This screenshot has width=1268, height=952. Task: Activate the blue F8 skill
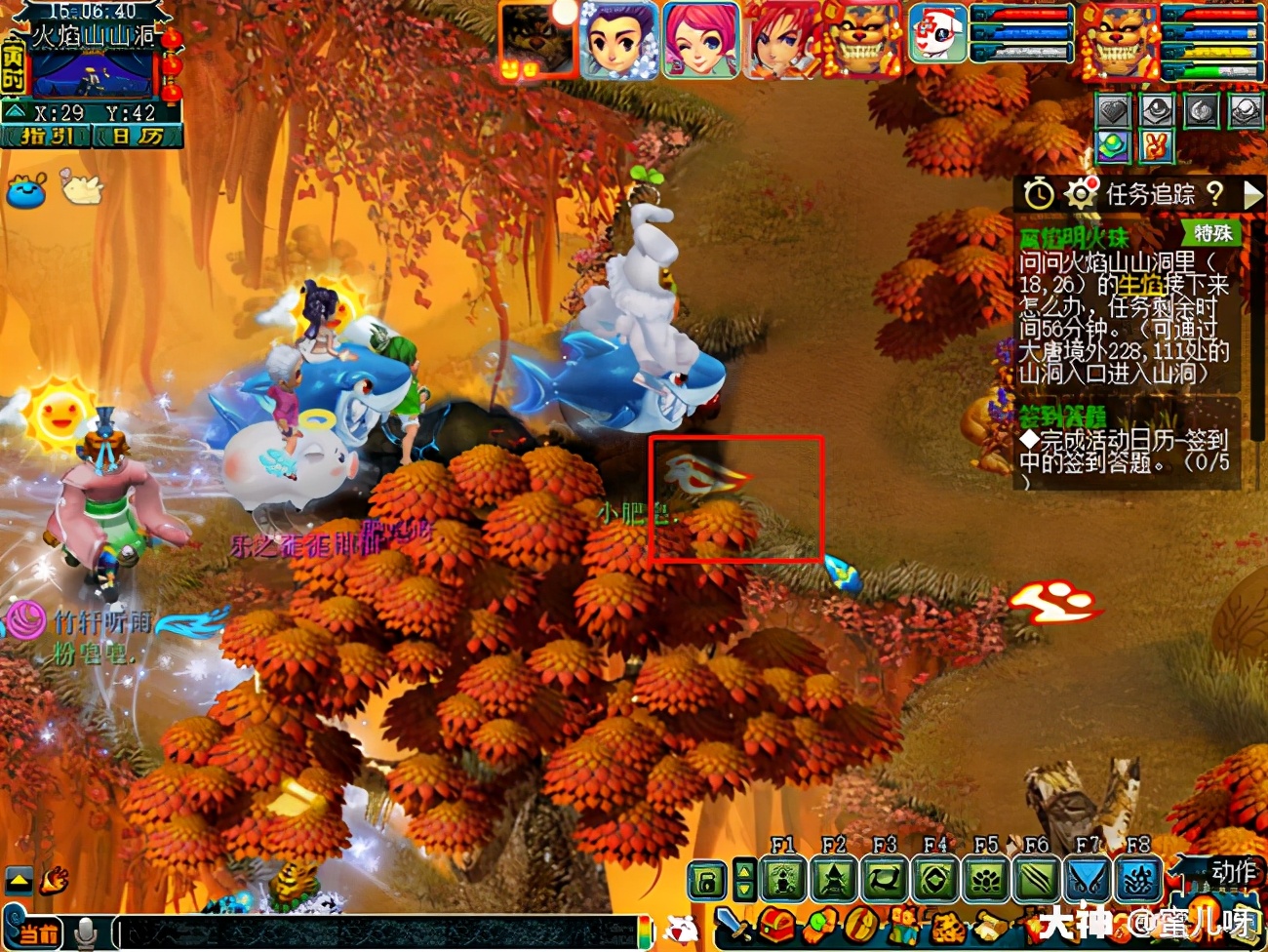point(1137,880)
